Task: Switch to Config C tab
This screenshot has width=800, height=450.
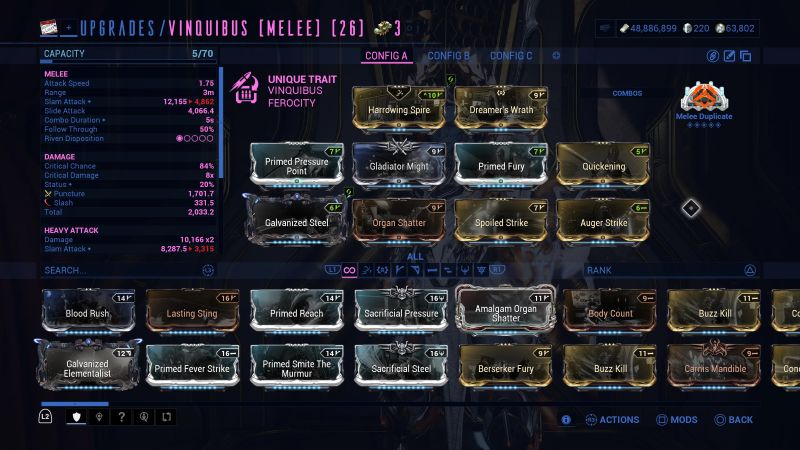Action: point(511,56)
